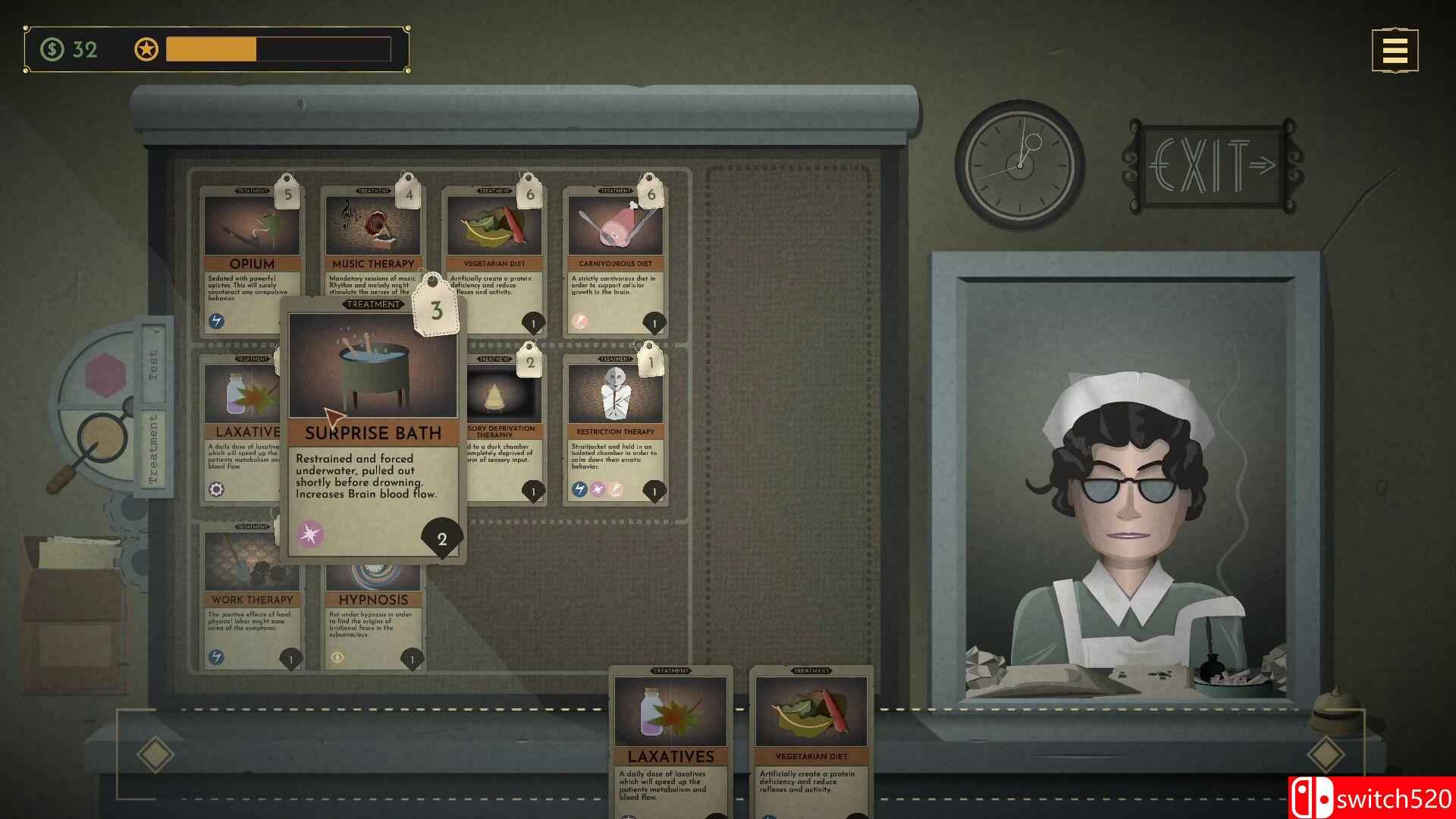The height and width of the screenshot is (819, 1456).
Task: Click the chevron beside the Test tab label
Action: coord(157,331)
